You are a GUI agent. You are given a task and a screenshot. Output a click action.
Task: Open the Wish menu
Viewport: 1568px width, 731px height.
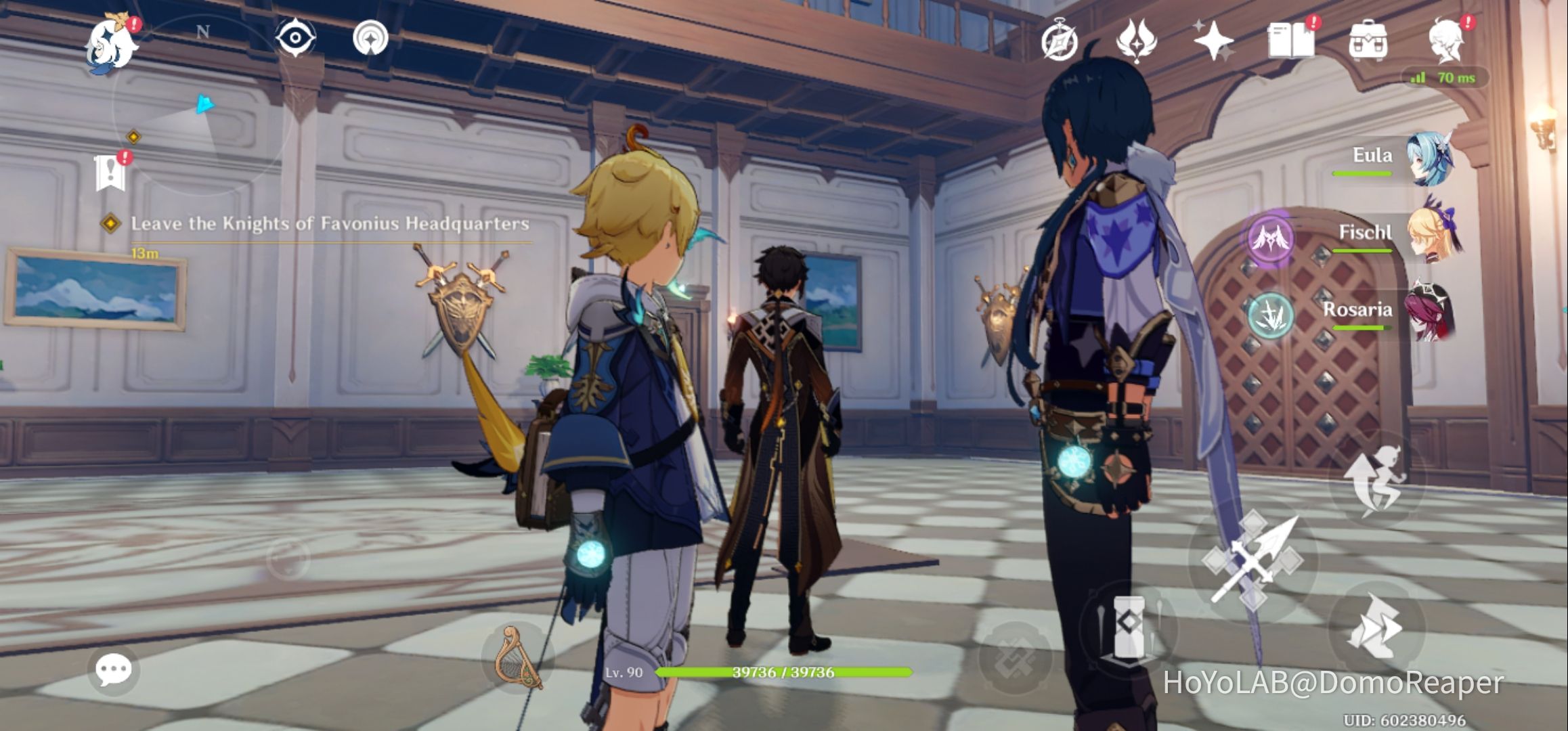(x=1214, y=41)
